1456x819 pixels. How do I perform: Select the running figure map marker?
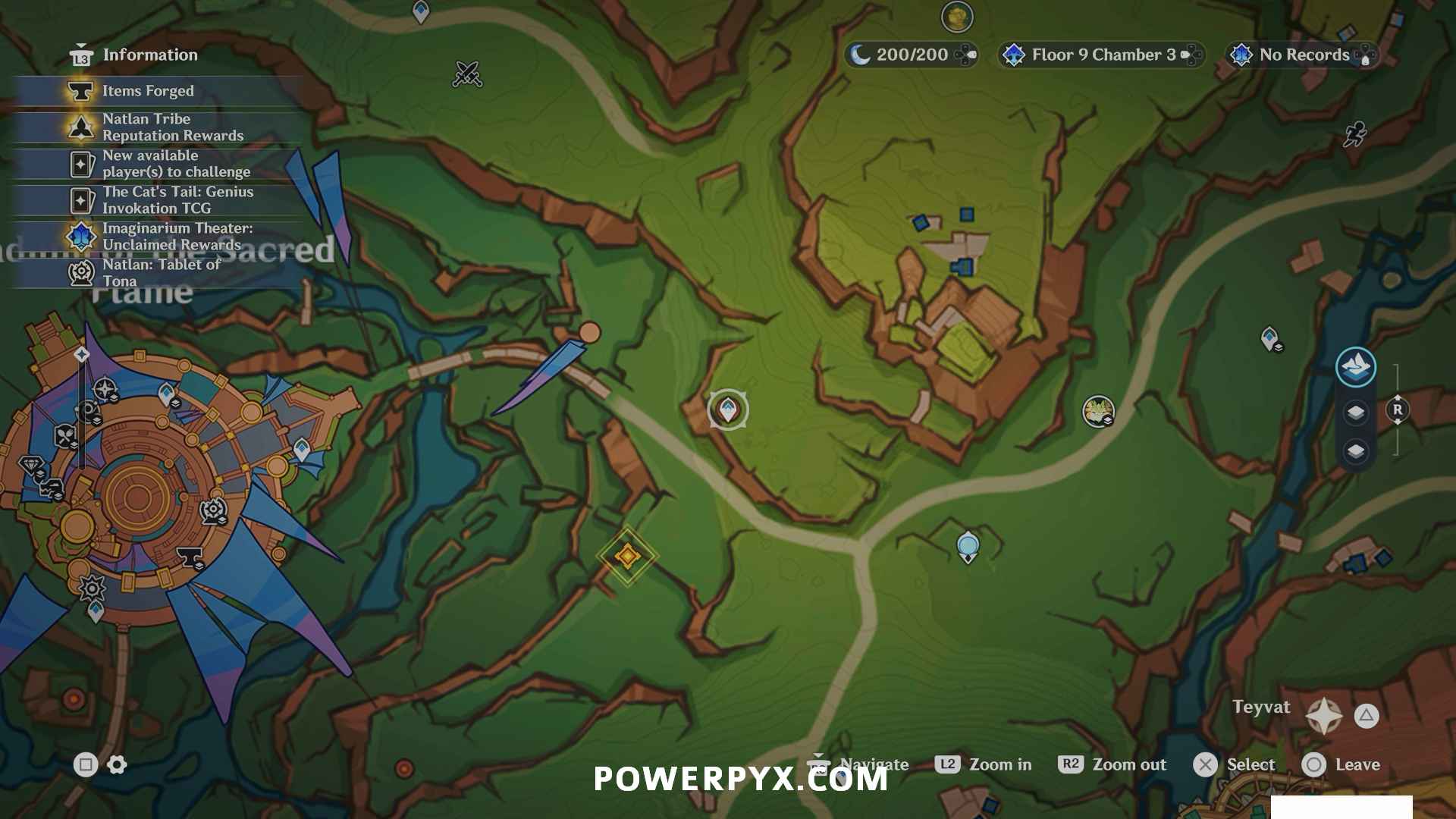click(x=1355, y=134)
